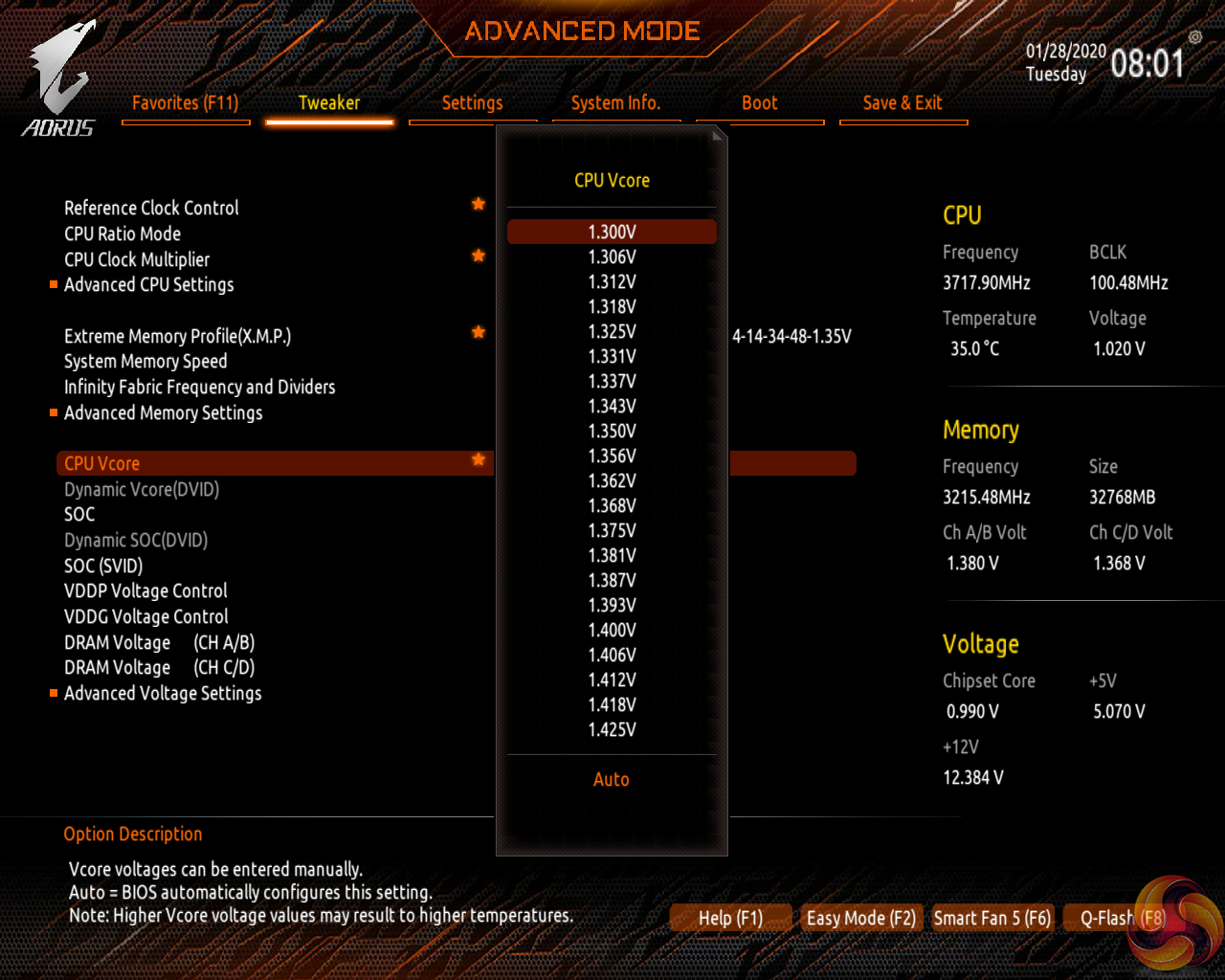Viewport: 1225px width, 980px height.
Task: Go to the System Info. tab
Action: (615, 103)
